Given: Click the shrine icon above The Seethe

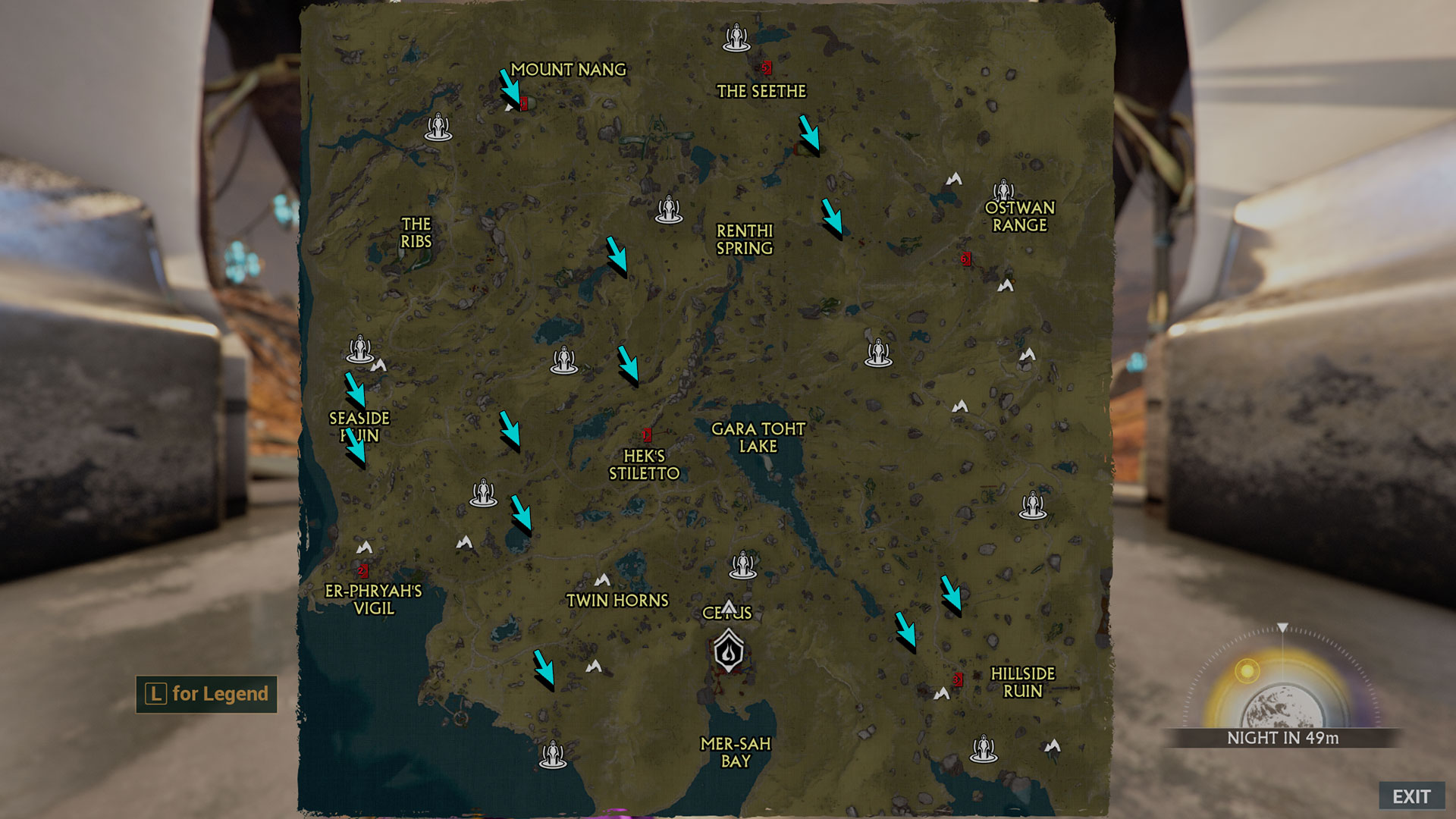Looking at the screenshot, I should point(736,37).
